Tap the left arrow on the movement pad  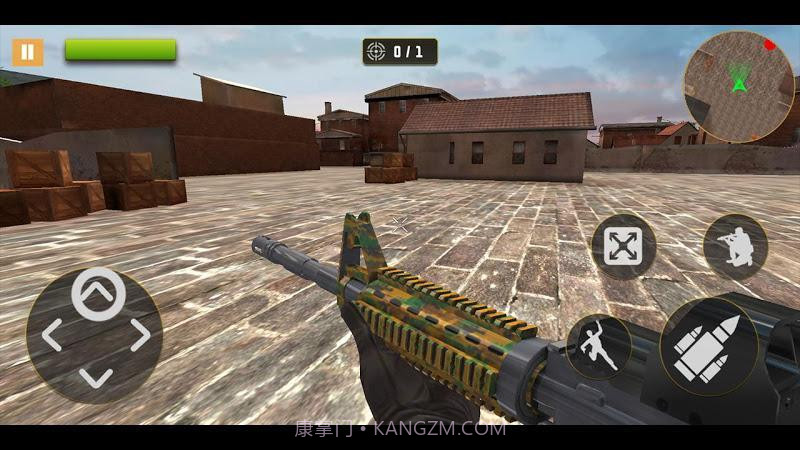click(51, 335)
